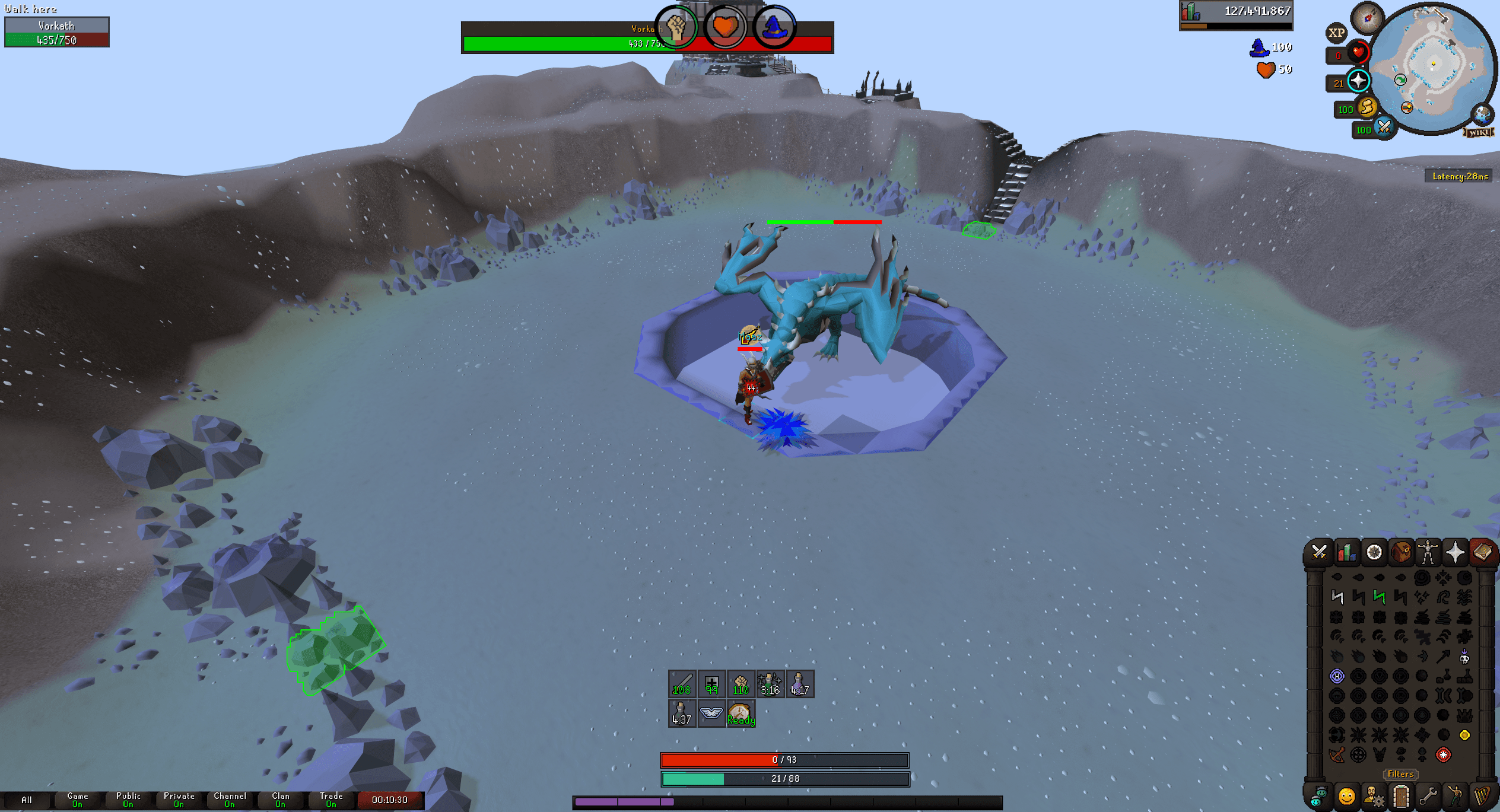Screen dimensions: 1500x812
Task: Open the Logout door icon
Action: click(1400, 796)
